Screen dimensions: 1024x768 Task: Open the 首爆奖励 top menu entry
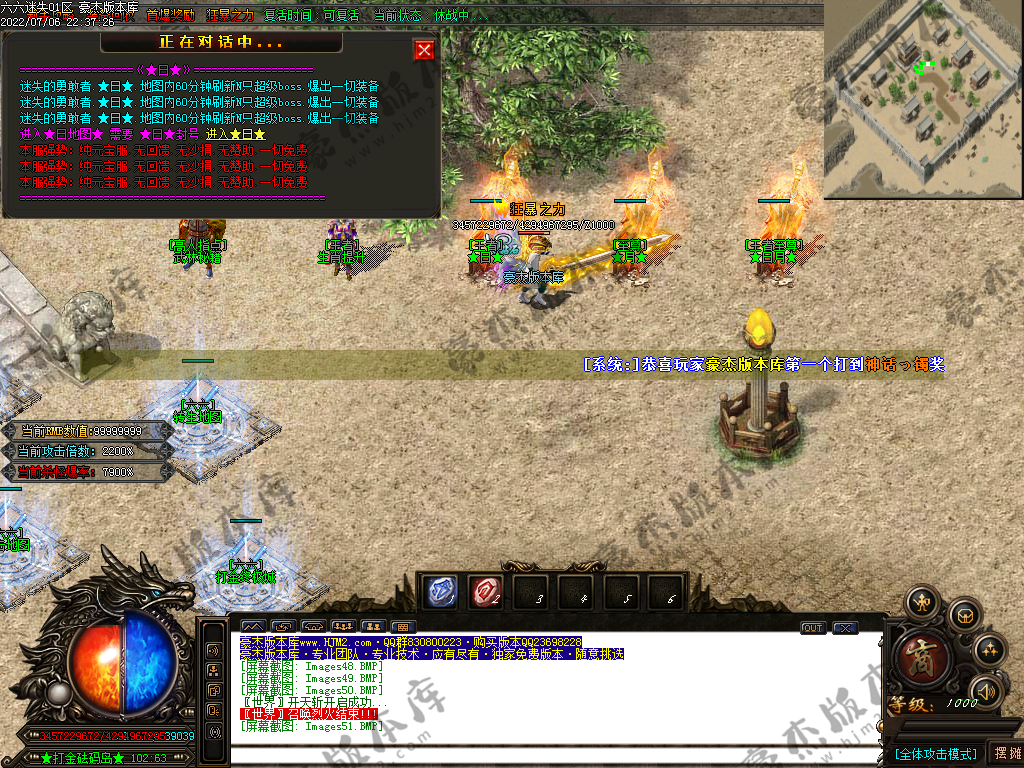(172, 16)
